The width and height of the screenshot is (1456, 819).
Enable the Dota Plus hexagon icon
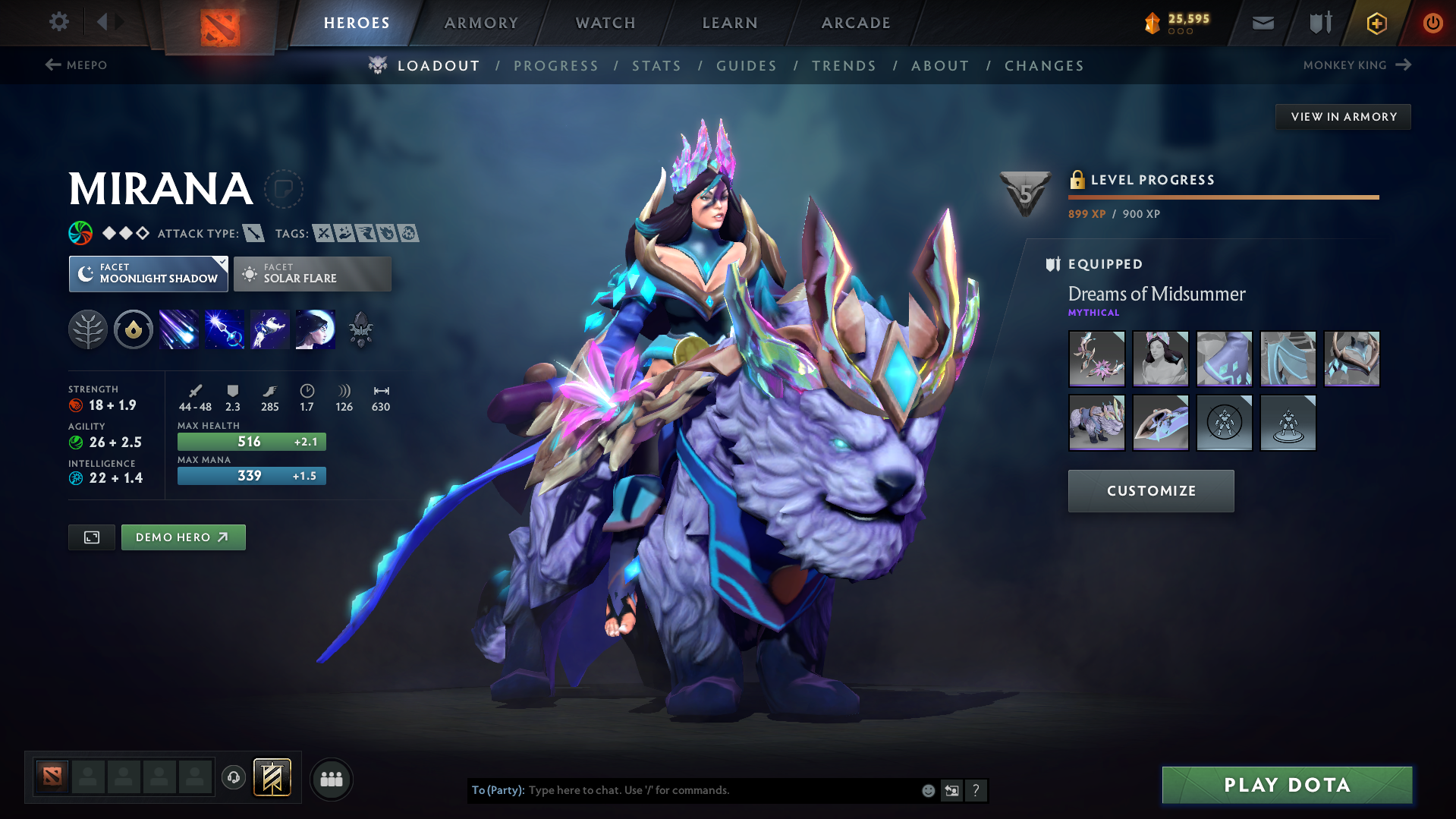[x=1376, y=23]
